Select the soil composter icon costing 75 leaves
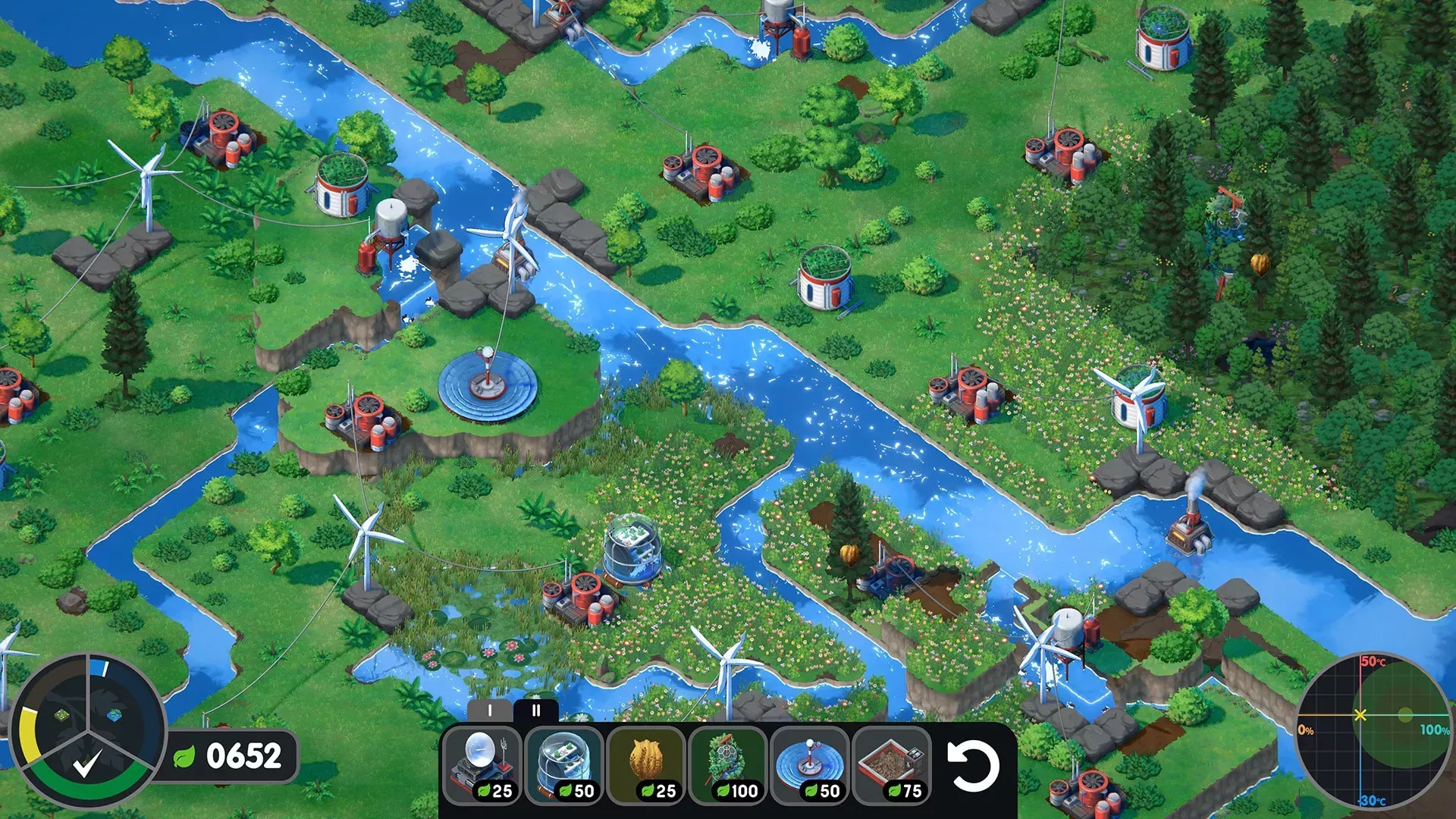The image size is (1456, 819). tap(891, 758)
